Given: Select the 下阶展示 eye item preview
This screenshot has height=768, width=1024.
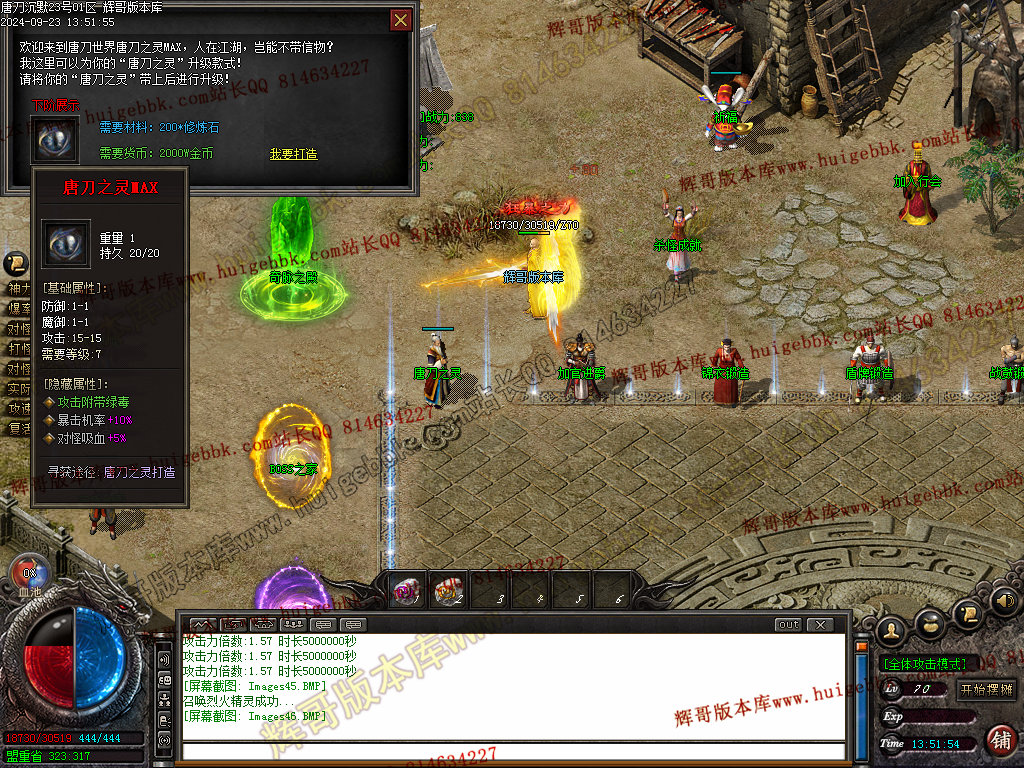Looking at the screenshot, I should 54,139.
